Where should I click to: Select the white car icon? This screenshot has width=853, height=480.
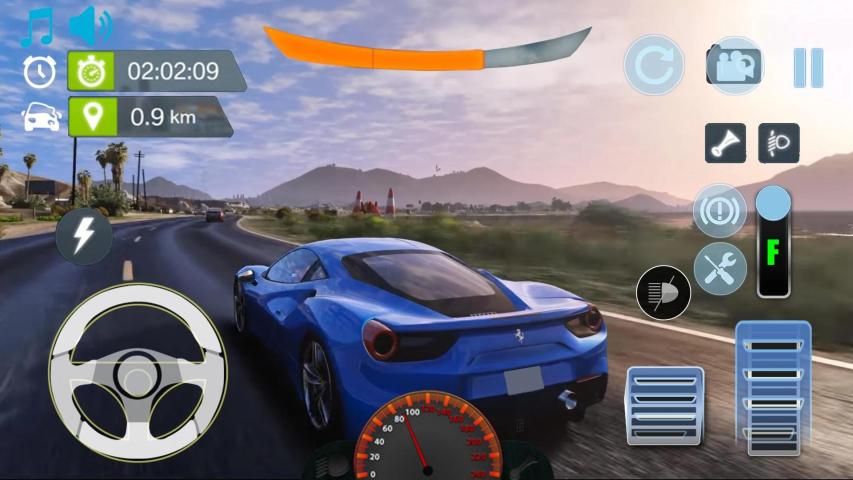pos(40,117)
